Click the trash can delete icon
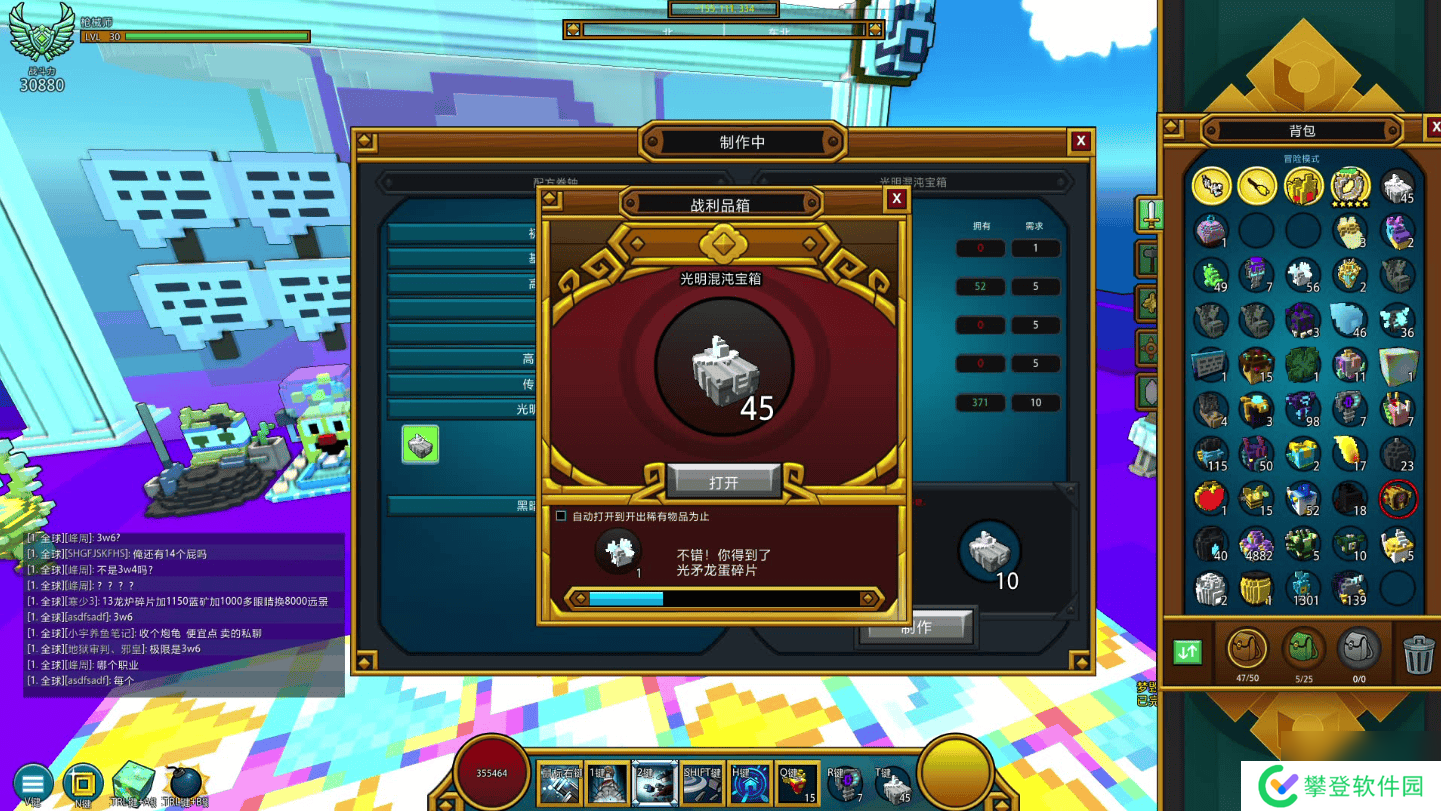This screenshot has height=811, width=1441. [1418, 655]
